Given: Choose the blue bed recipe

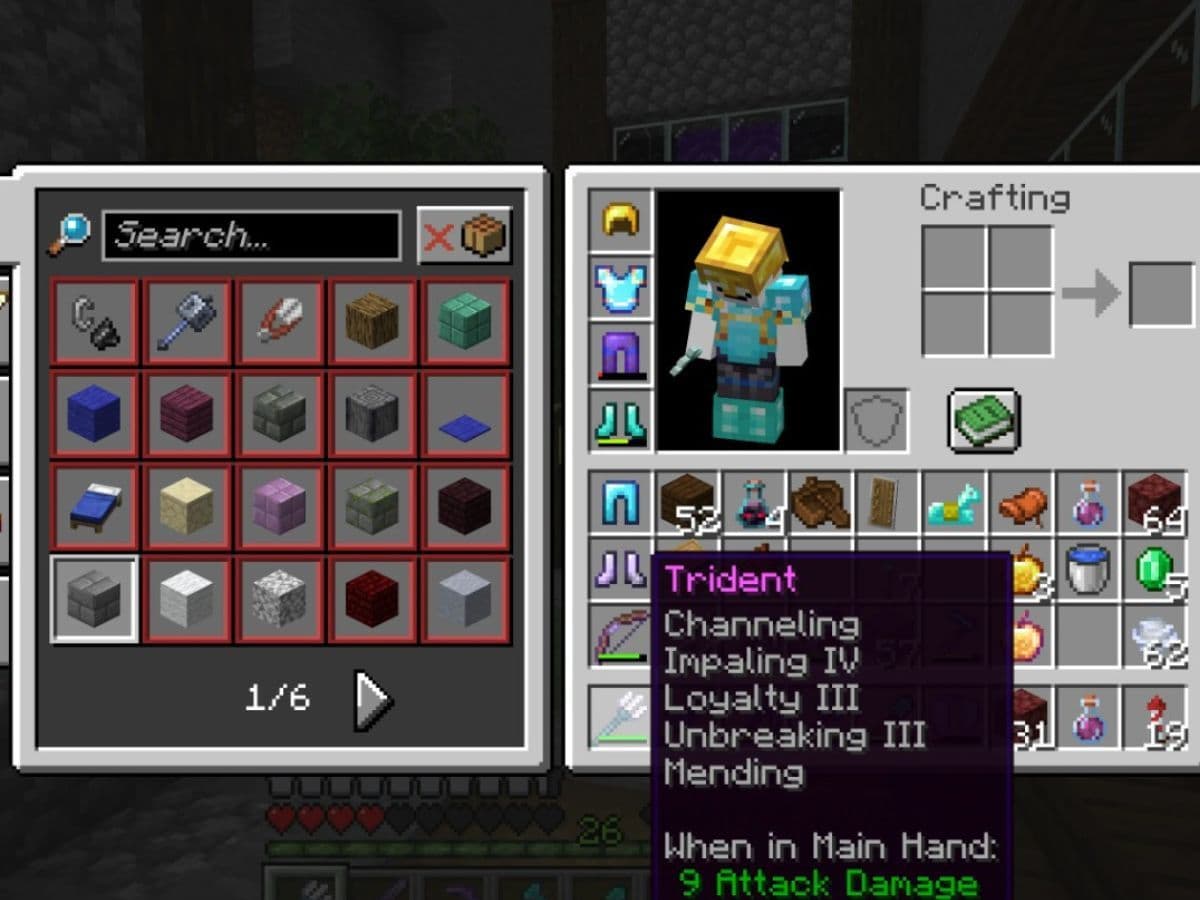Looking at the screenshot, I should [95, 507].
